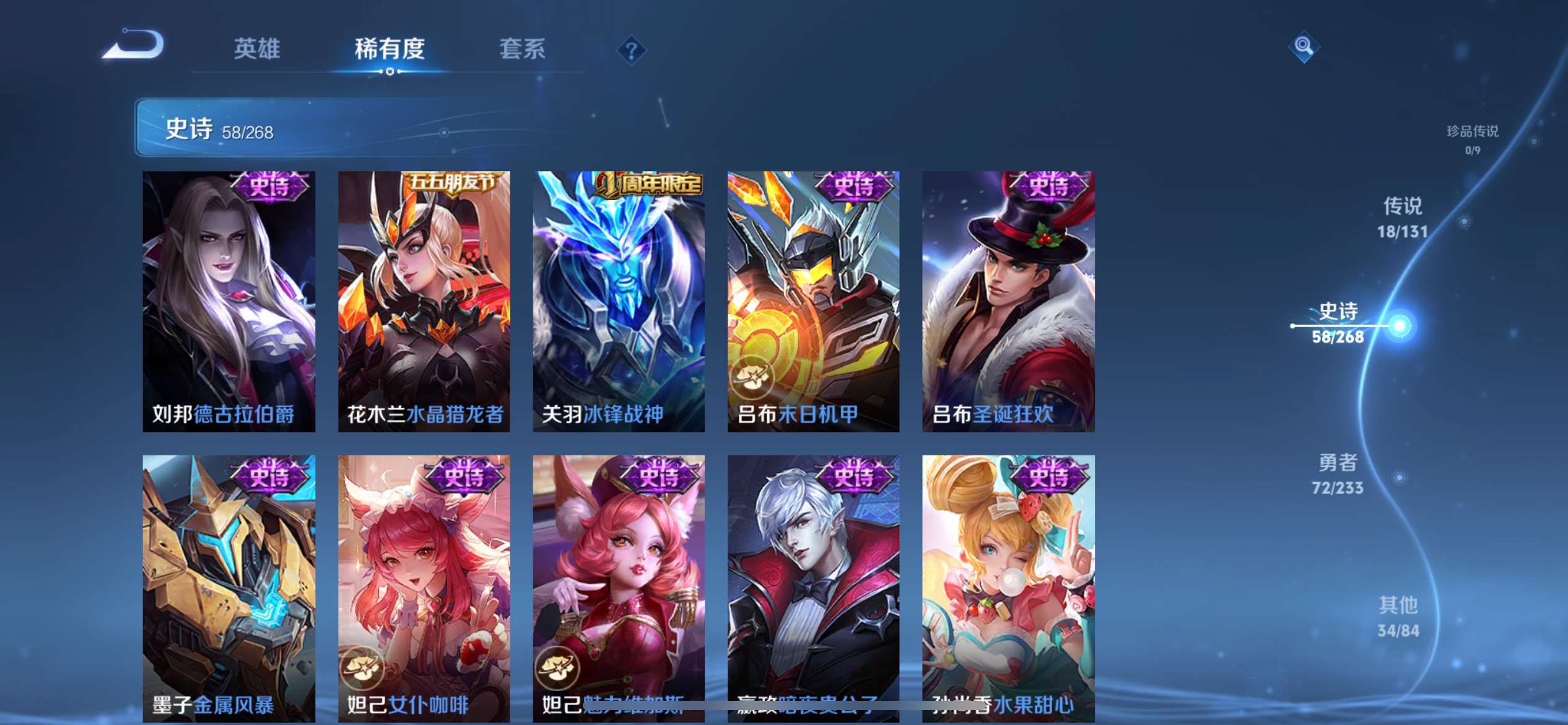1568x725 pixels.
Task: Open the search magnifier at top right
Action: [x=1303, y=46]
